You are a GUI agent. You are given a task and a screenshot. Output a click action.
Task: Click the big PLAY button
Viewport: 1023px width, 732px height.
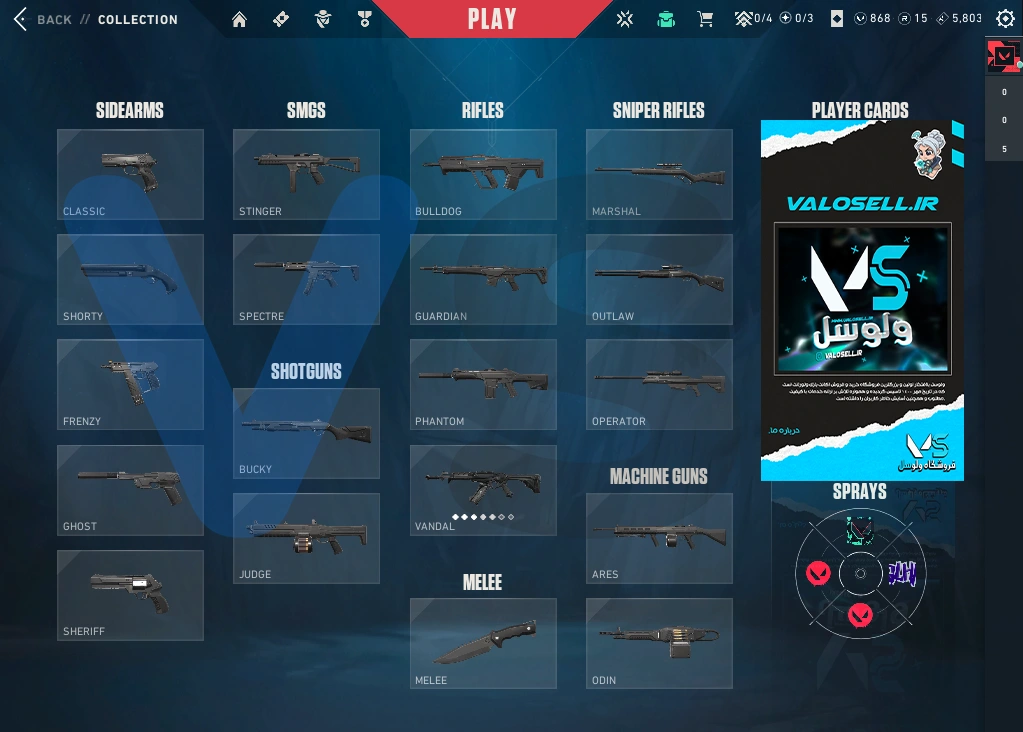pos(492,19)
